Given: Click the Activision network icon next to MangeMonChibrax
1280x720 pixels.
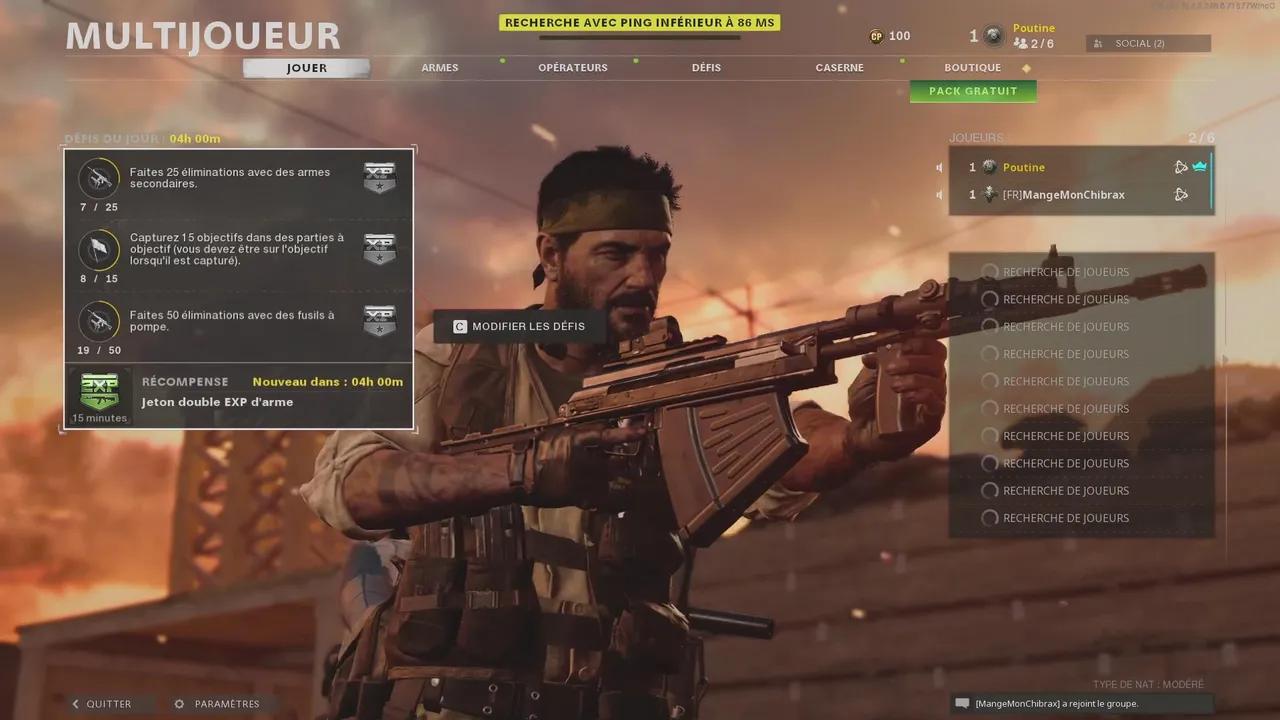Looking at the screenshot, I should 1182,194.
